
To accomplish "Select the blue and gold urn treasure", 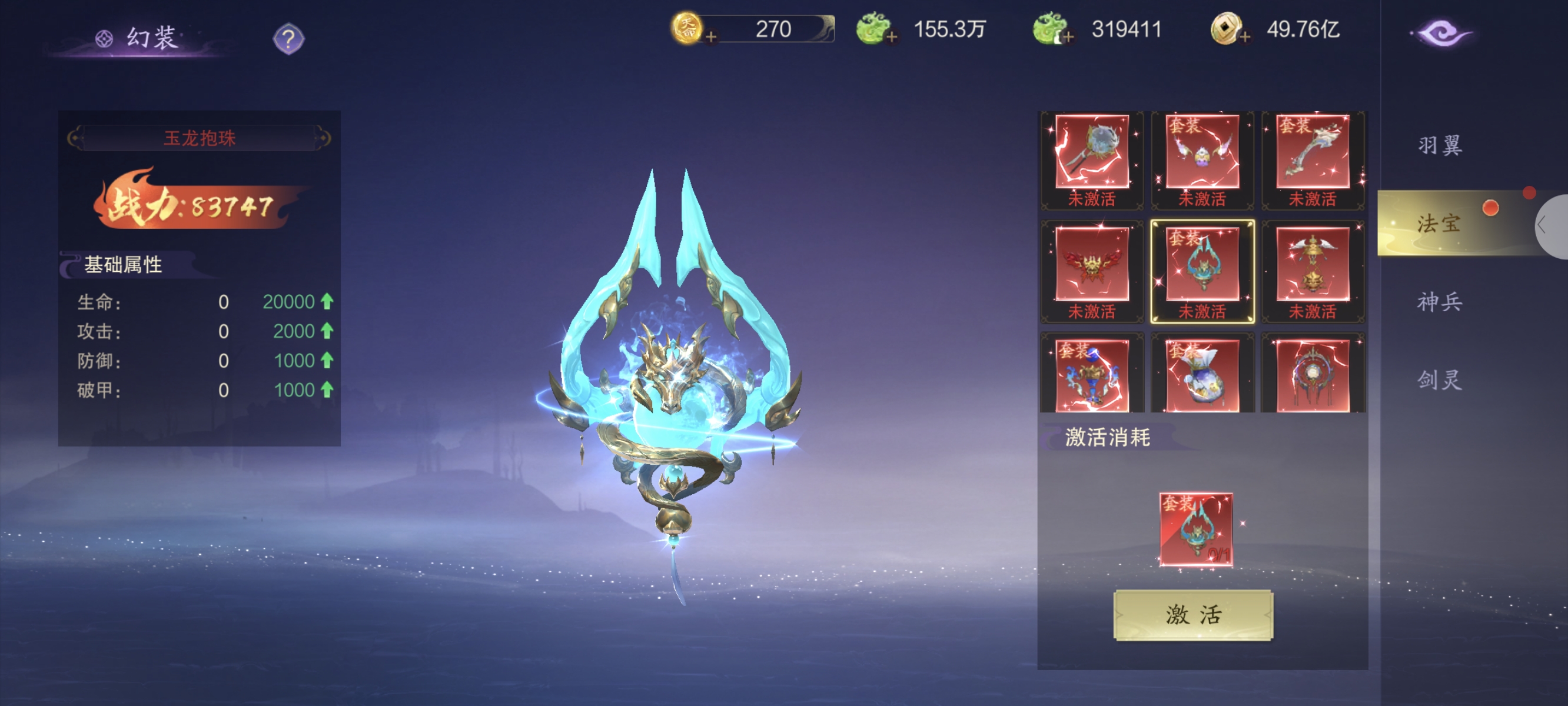I will [x=1091, y=375].
